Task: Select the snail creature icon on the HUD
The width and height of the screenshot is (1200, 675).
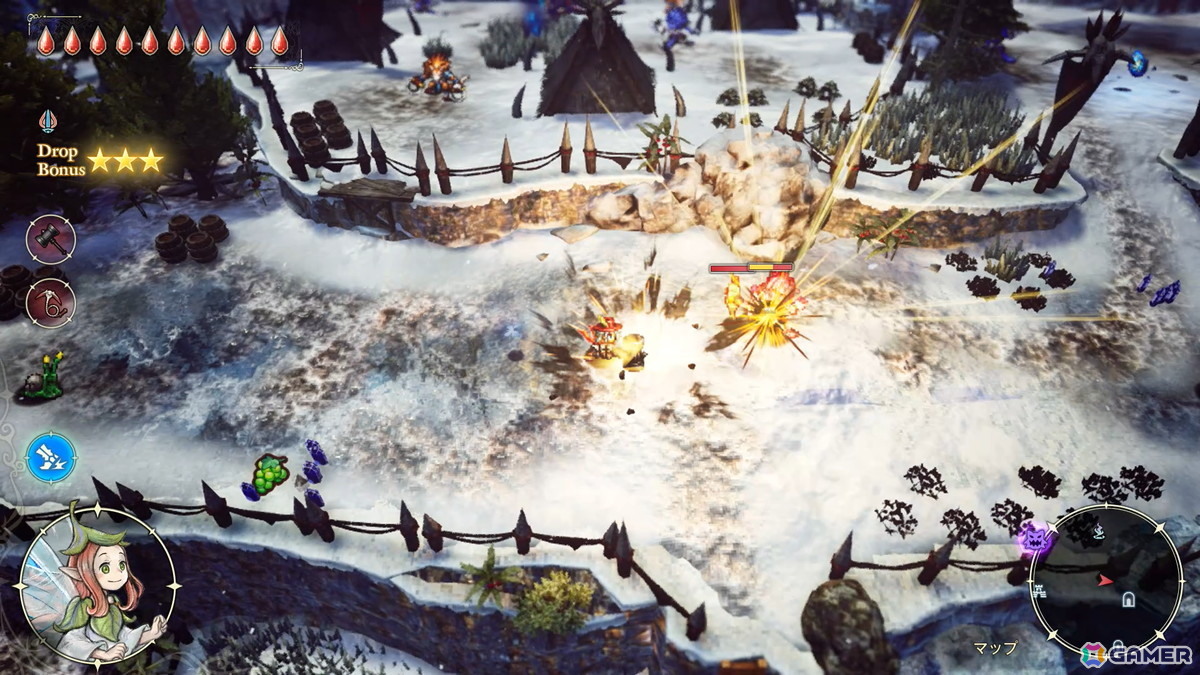Action: click(x=42, y=377)
